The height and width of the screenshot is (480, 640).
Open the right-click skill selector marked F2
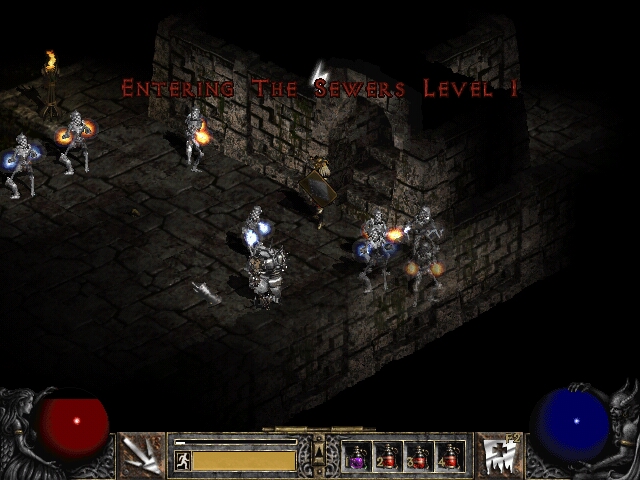point(496,456)
